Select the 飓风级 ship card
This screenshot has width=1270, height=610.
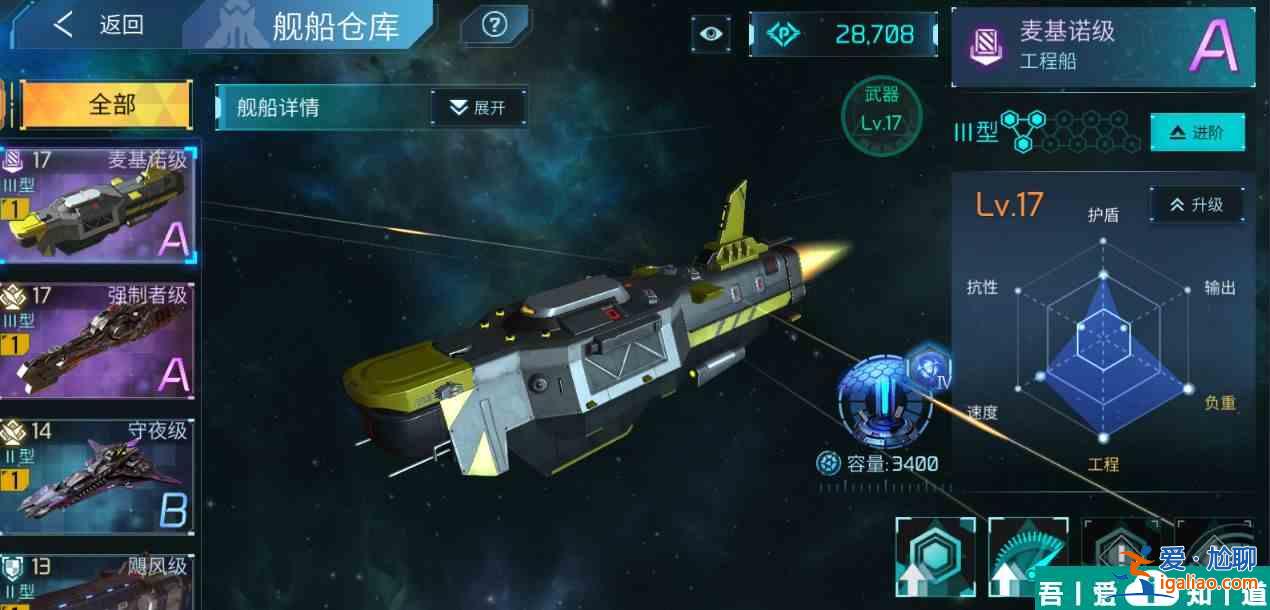click(98, 582)
